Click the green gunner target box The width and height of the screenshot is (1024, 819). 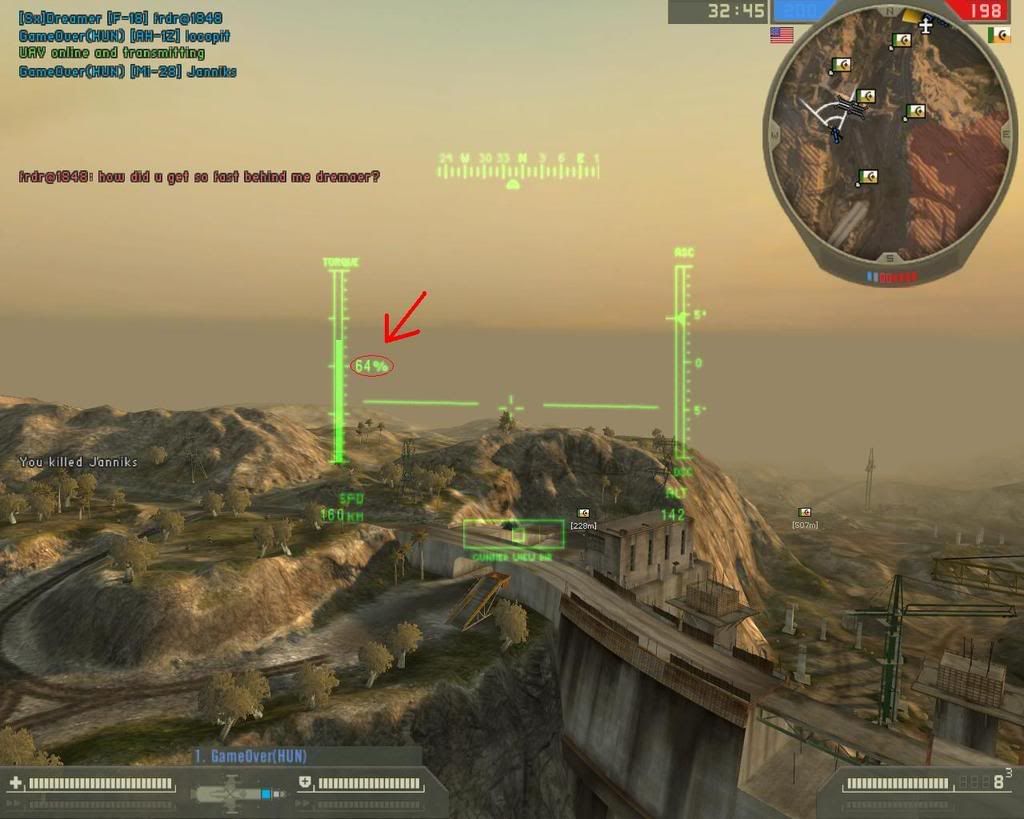[513, 533]
